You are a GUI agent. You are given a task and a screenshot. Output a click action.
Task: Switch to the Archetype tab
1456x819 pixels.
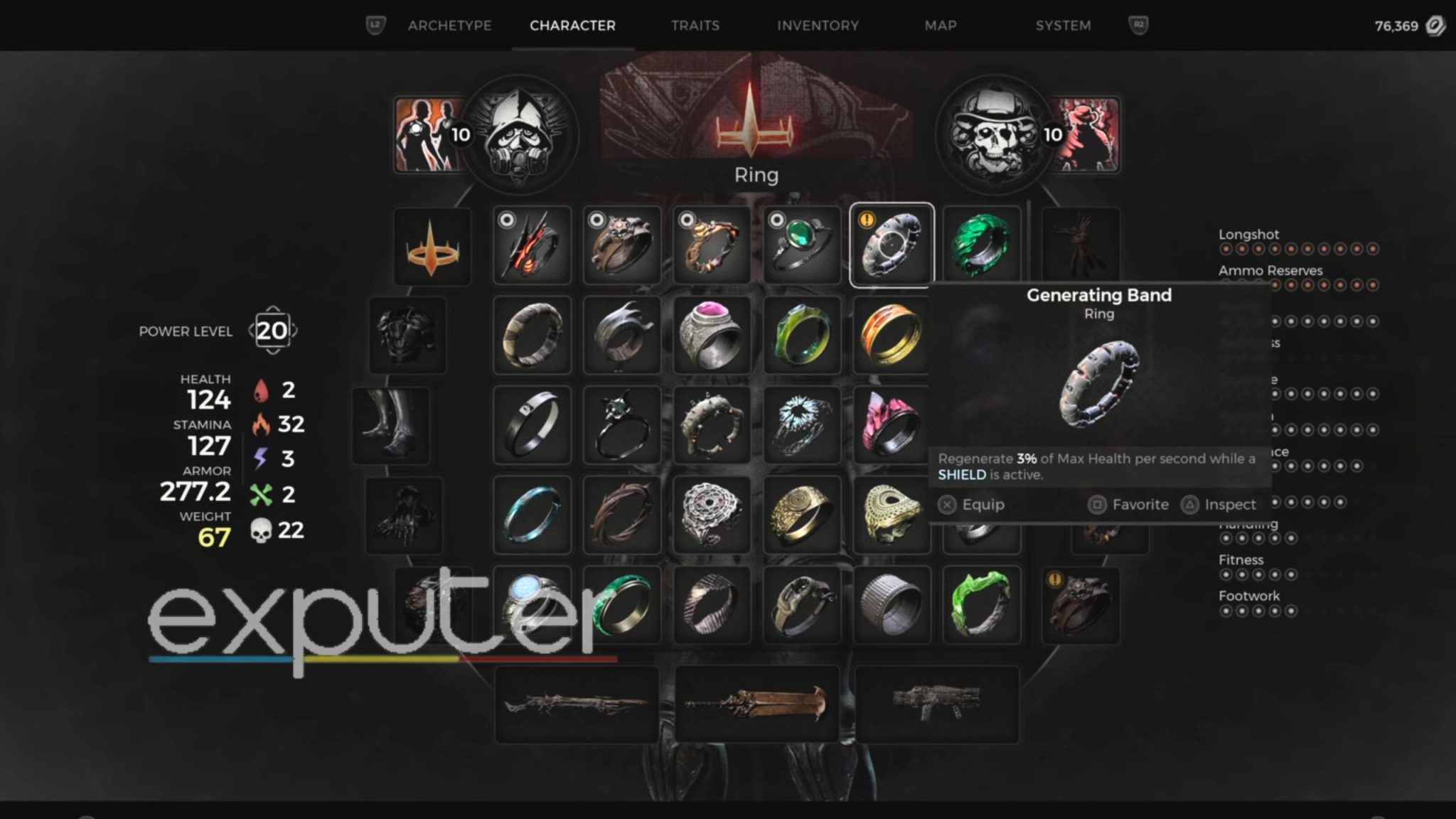tap(449, 26)
